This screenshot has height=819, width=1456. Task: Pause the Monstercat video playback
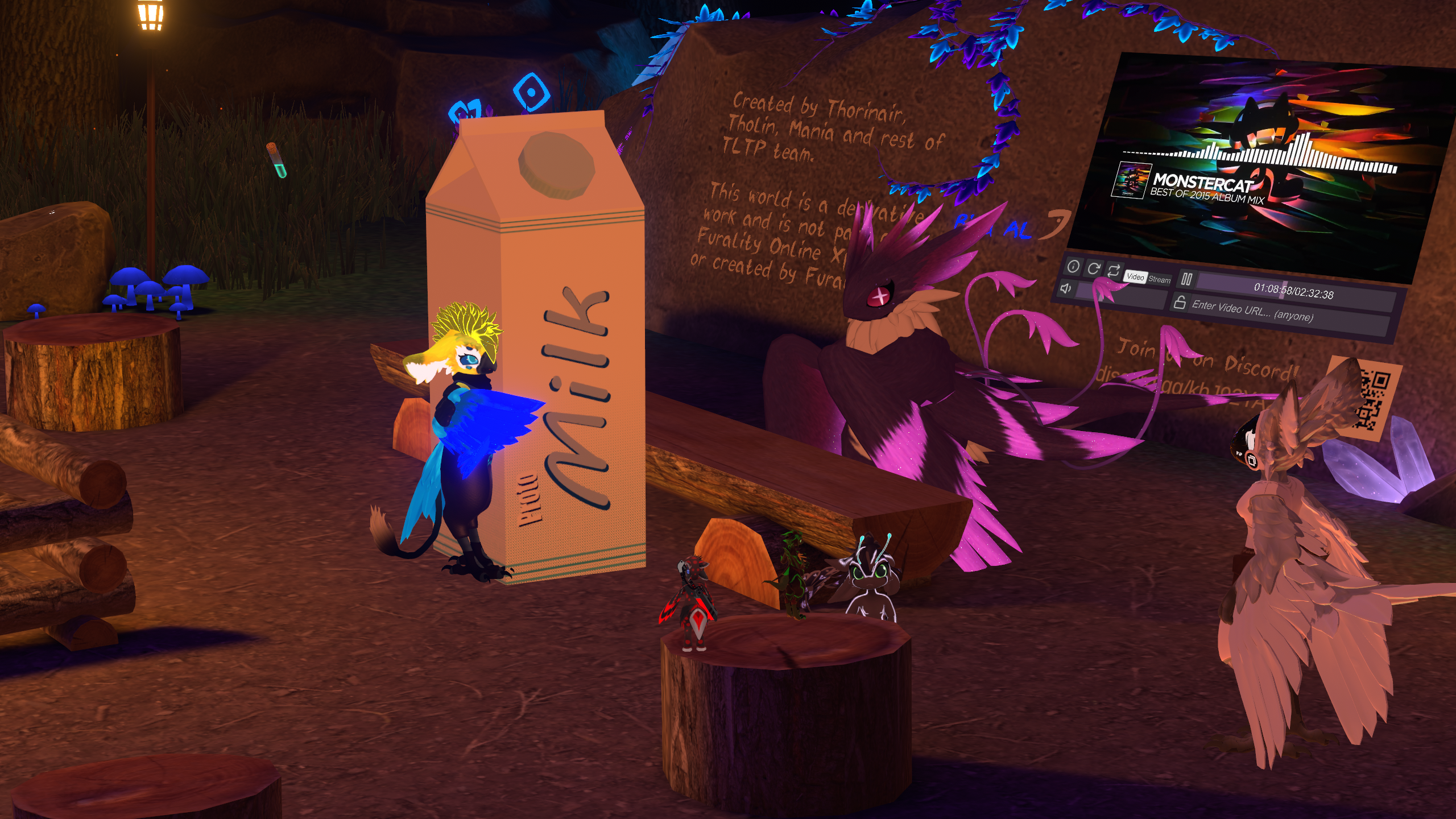point(1186,279)
